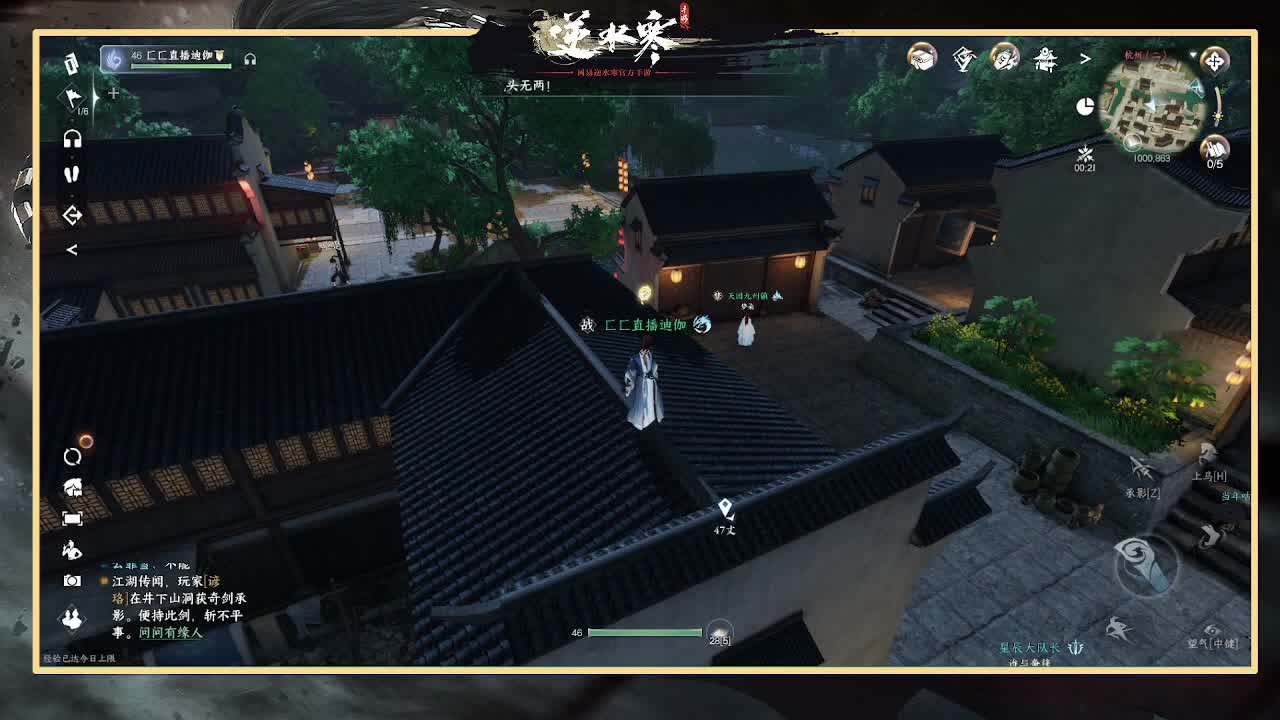Open the shrine activity icon in top bar
The width and height of the screenshot is (1280, 720).
1047,58
